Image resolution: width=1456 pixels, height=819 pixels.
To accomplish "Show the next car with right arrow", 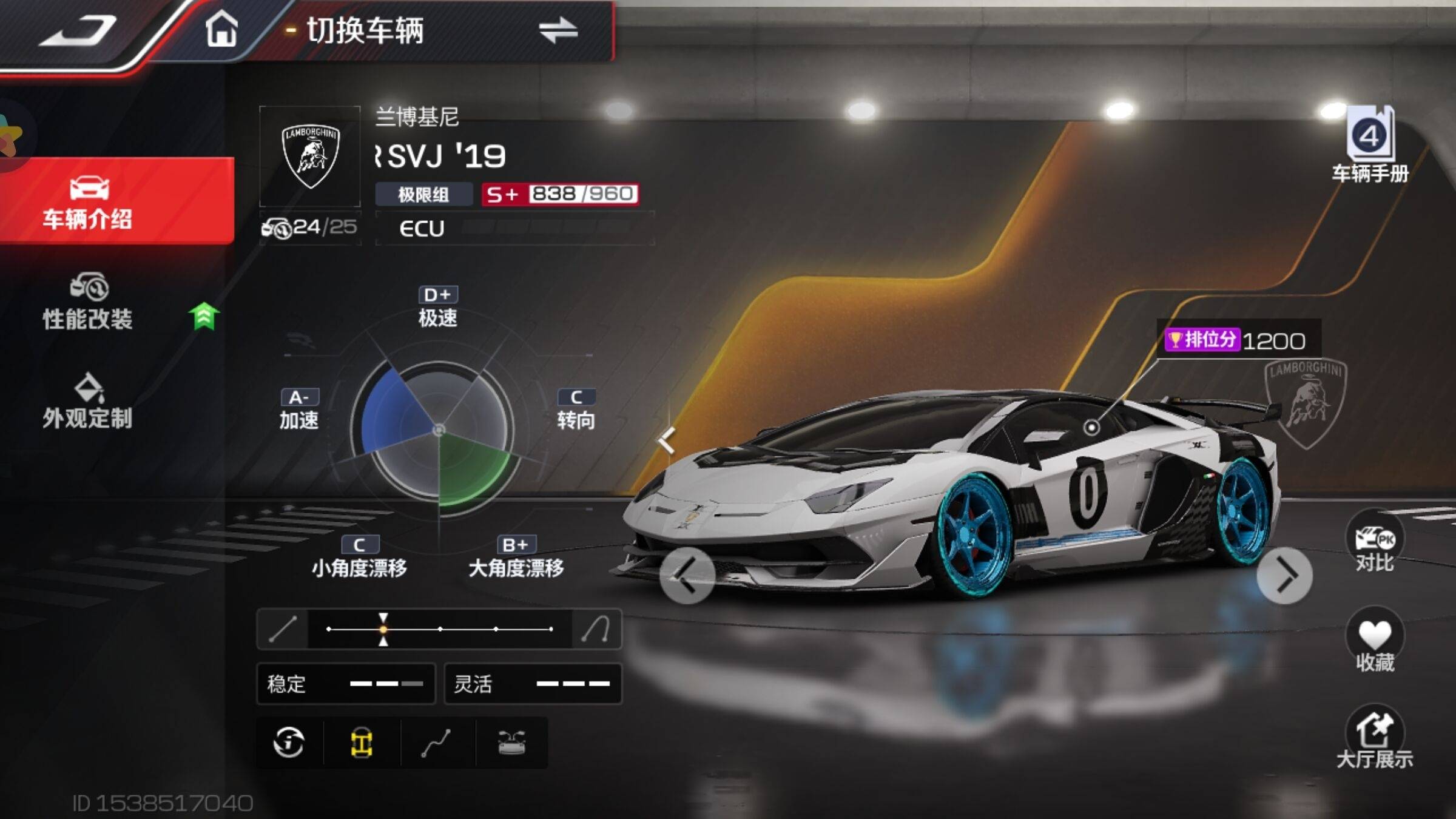I will pos(1284,575).
